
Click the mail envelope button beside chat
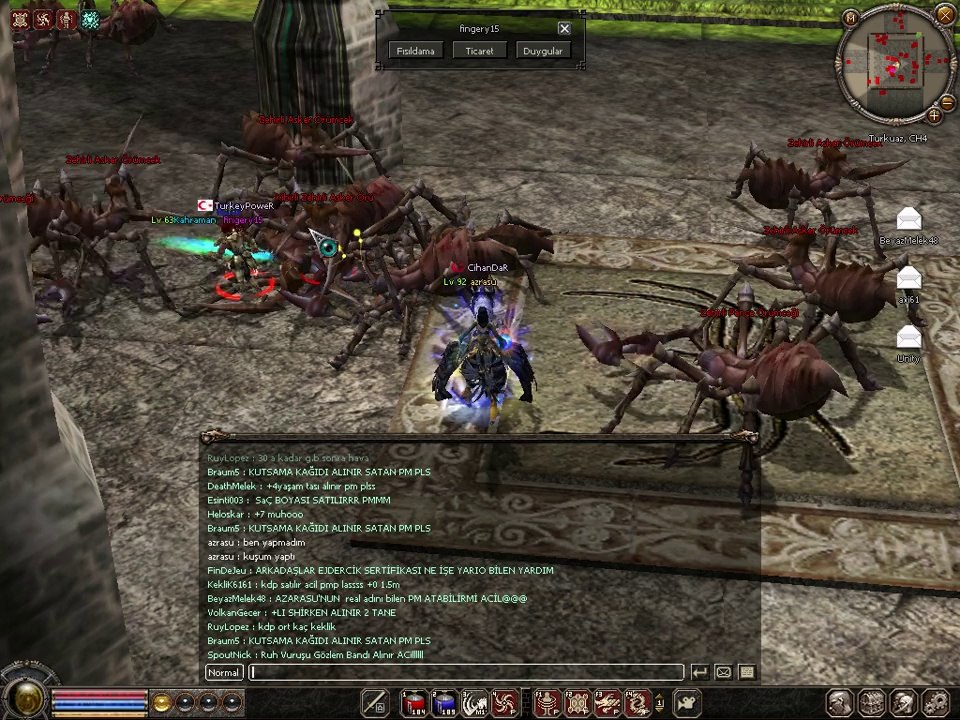[723, 673]
